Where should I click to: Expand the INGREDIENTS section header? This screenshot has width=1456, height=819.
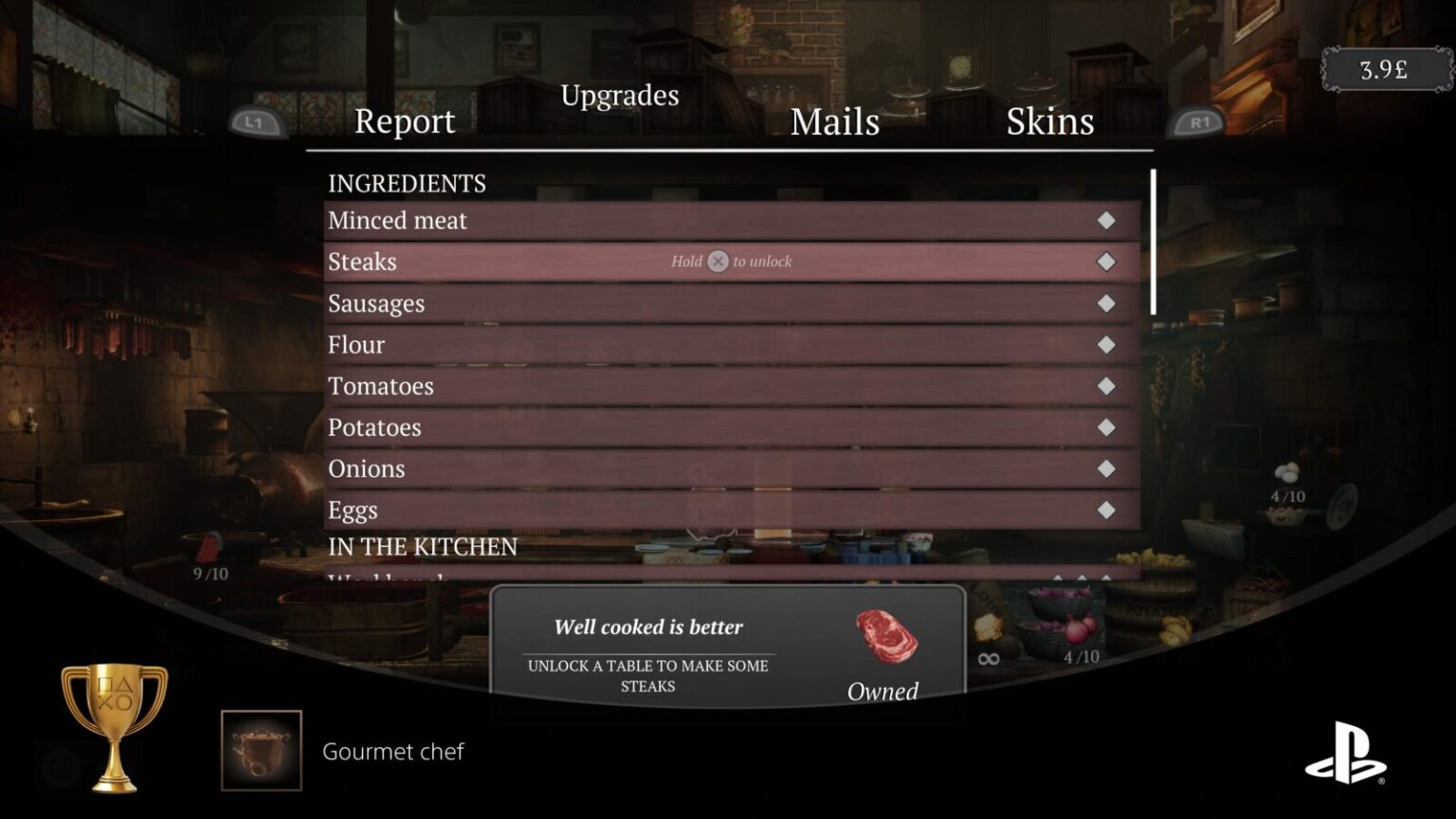point(407,183)
